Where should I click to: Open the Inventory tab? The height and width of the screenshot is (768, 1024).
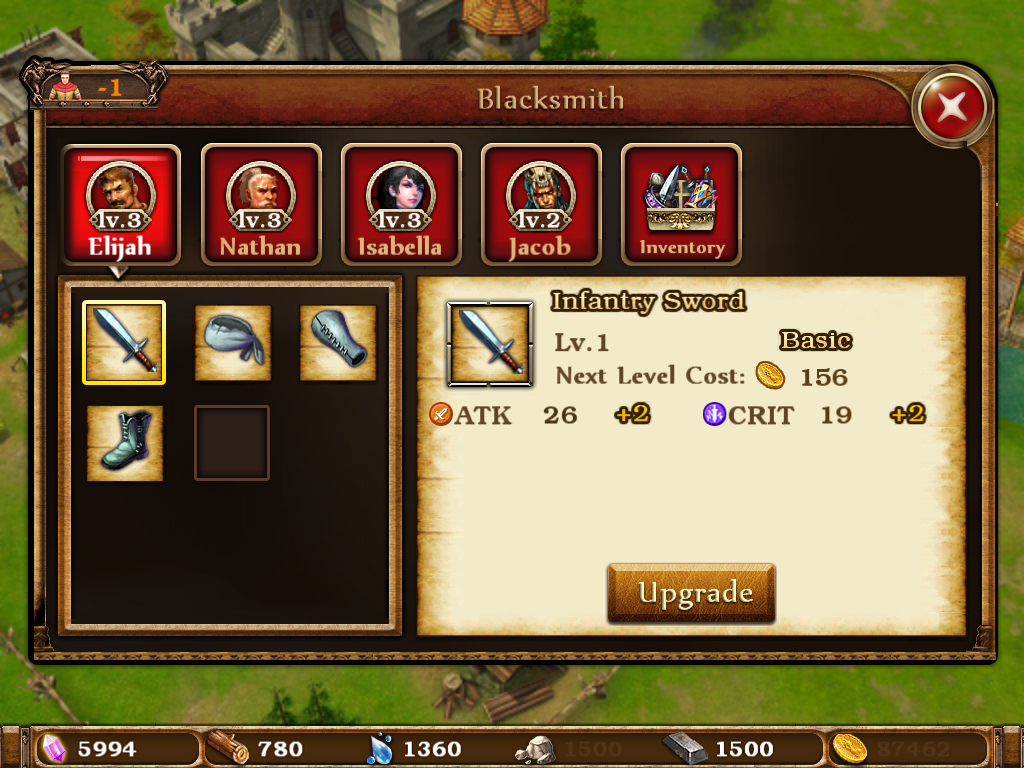pos(681,205)
